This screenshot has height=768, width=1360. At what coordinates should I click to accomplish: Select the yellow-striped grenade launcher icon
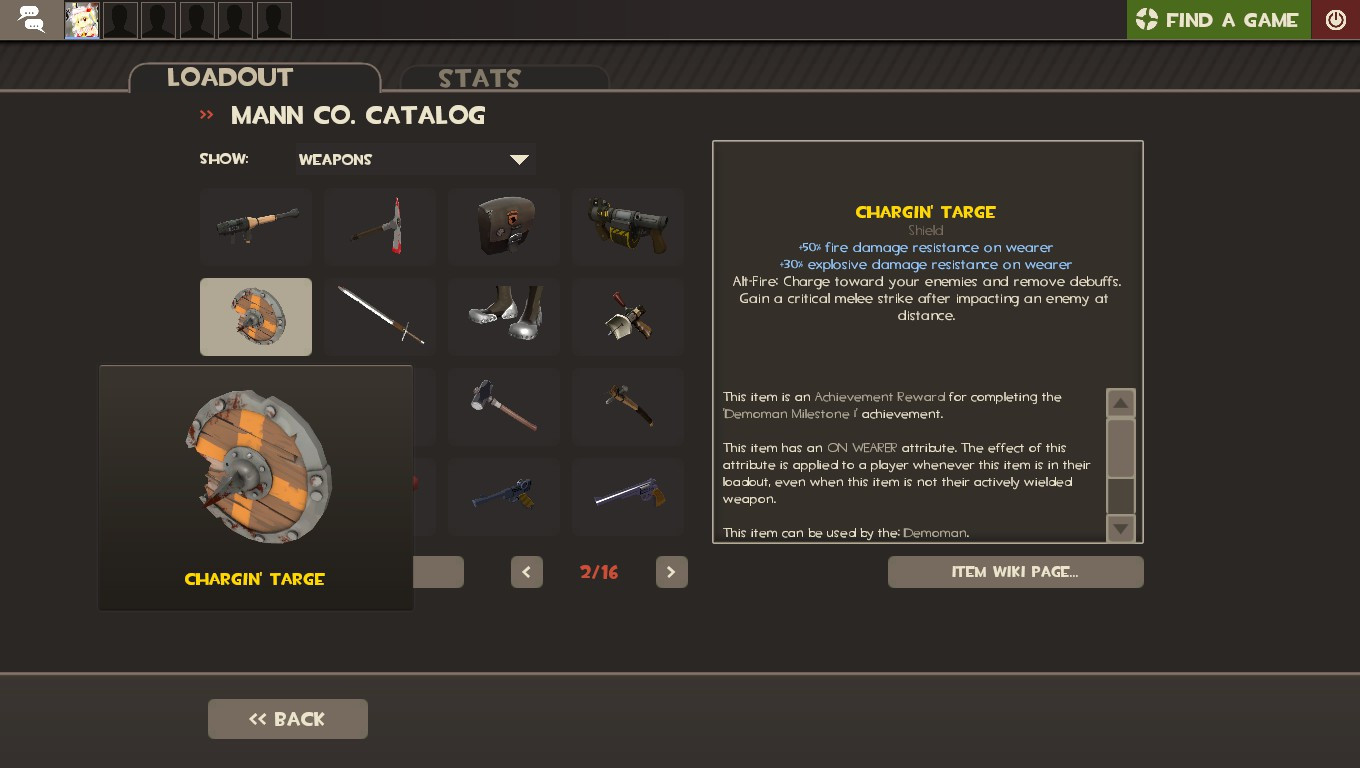628,226
